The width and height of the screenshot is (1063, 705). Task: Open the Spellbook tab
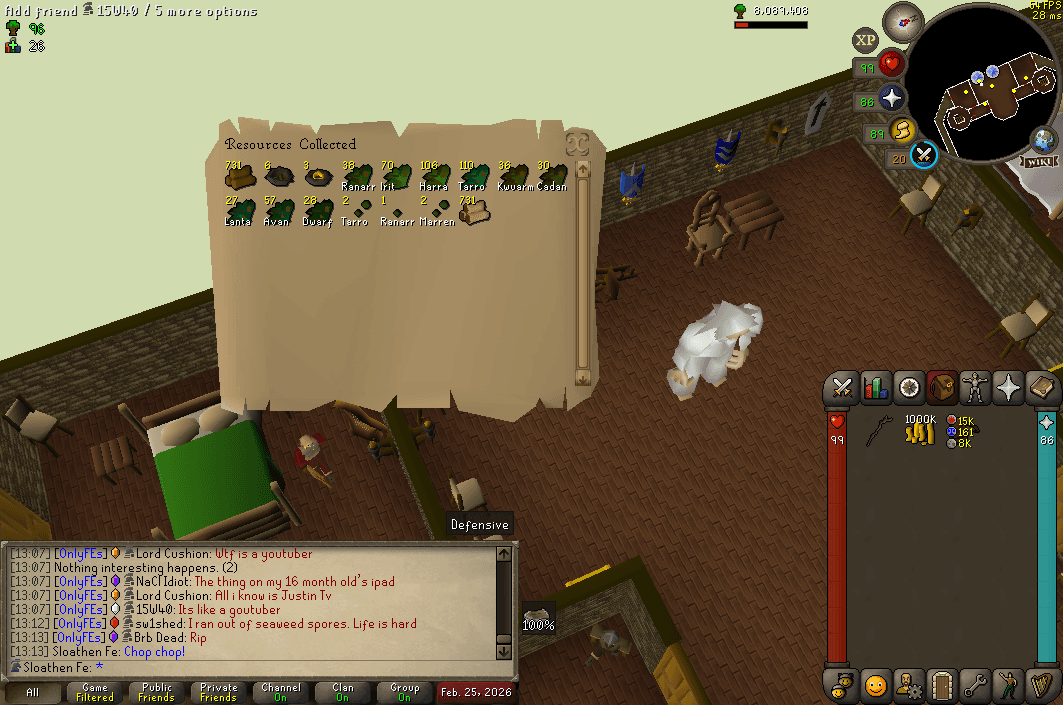pyautogui.click(x=1041, y=388)
